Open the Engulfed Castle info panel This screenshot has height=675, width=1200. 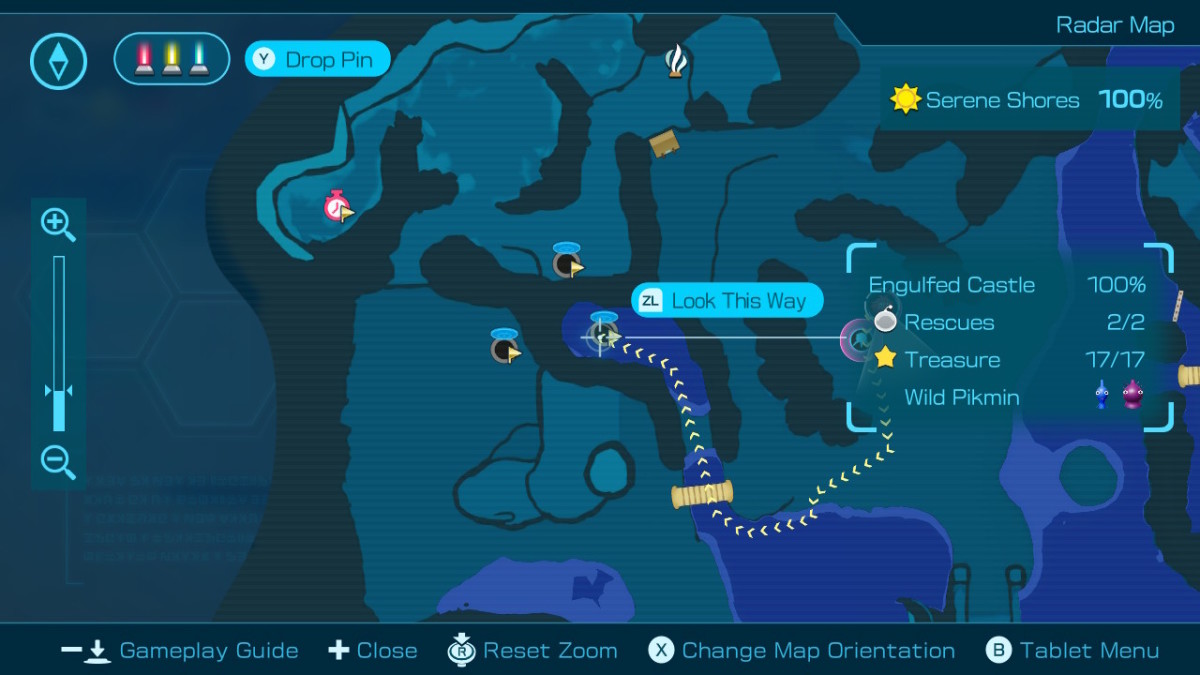tap(1008, 340)
